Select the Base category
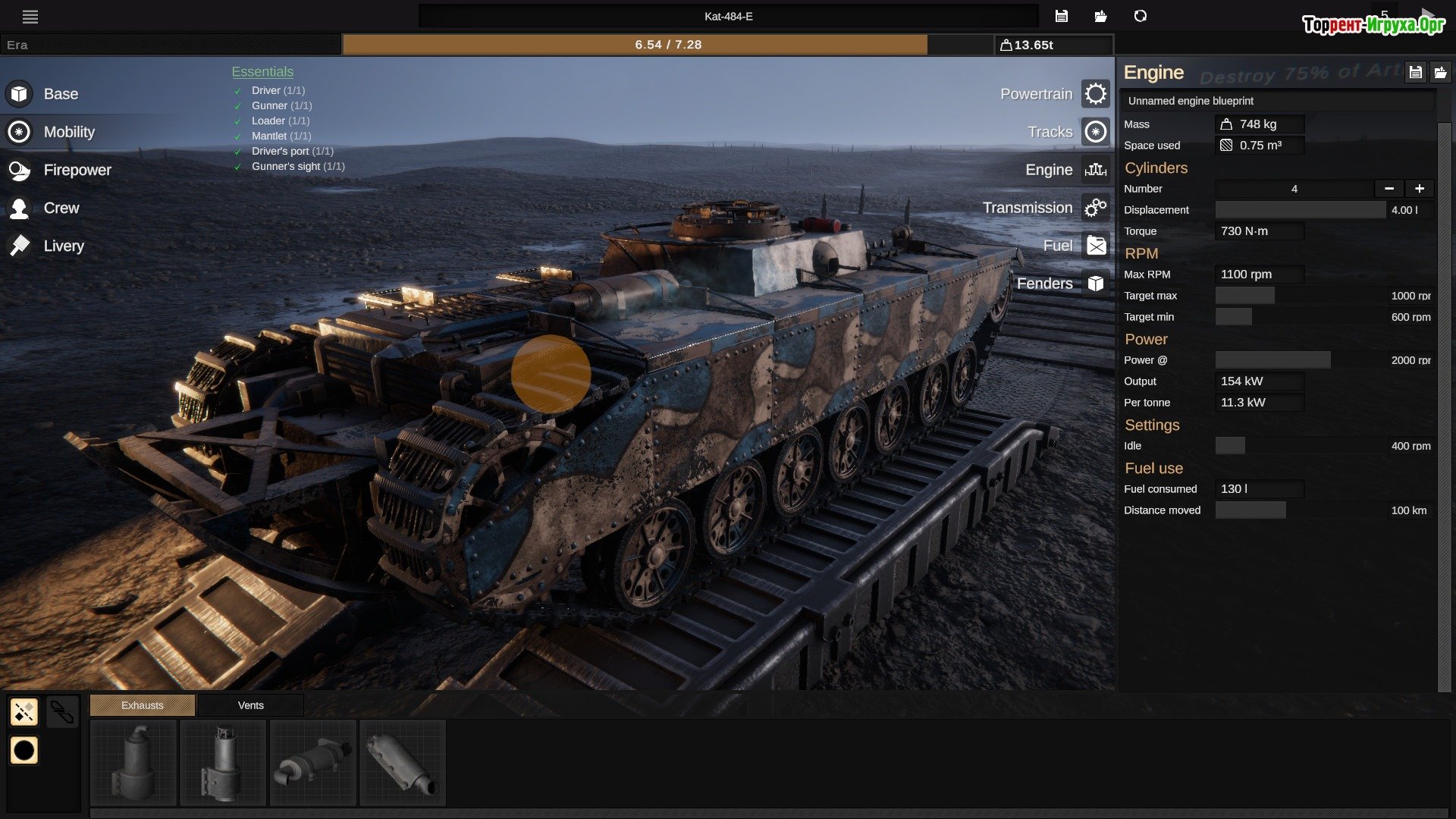1456x819 pixels. (x=61, y=94)
